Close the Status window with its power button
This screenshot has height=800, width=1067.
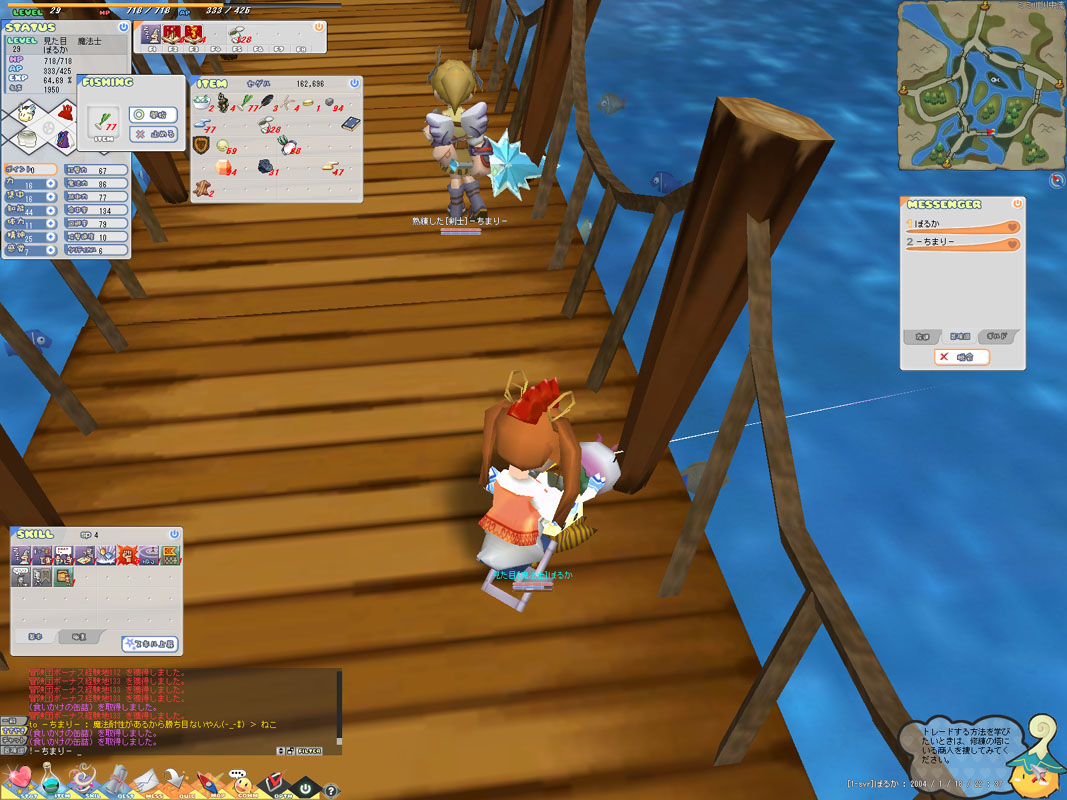(123, 27)
